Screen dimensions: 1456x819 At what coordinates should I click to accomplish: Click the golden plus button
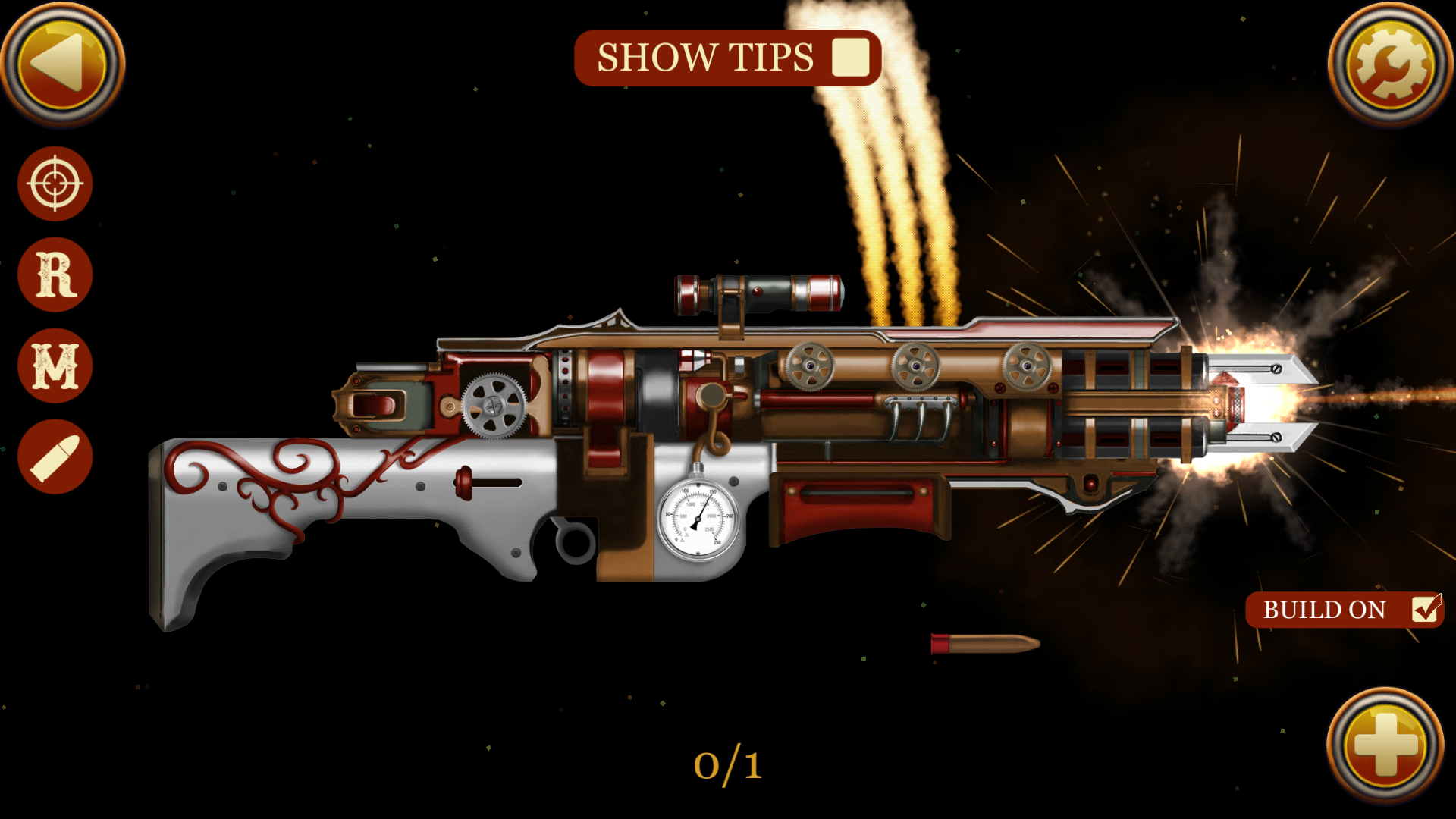pos(1385,745)
